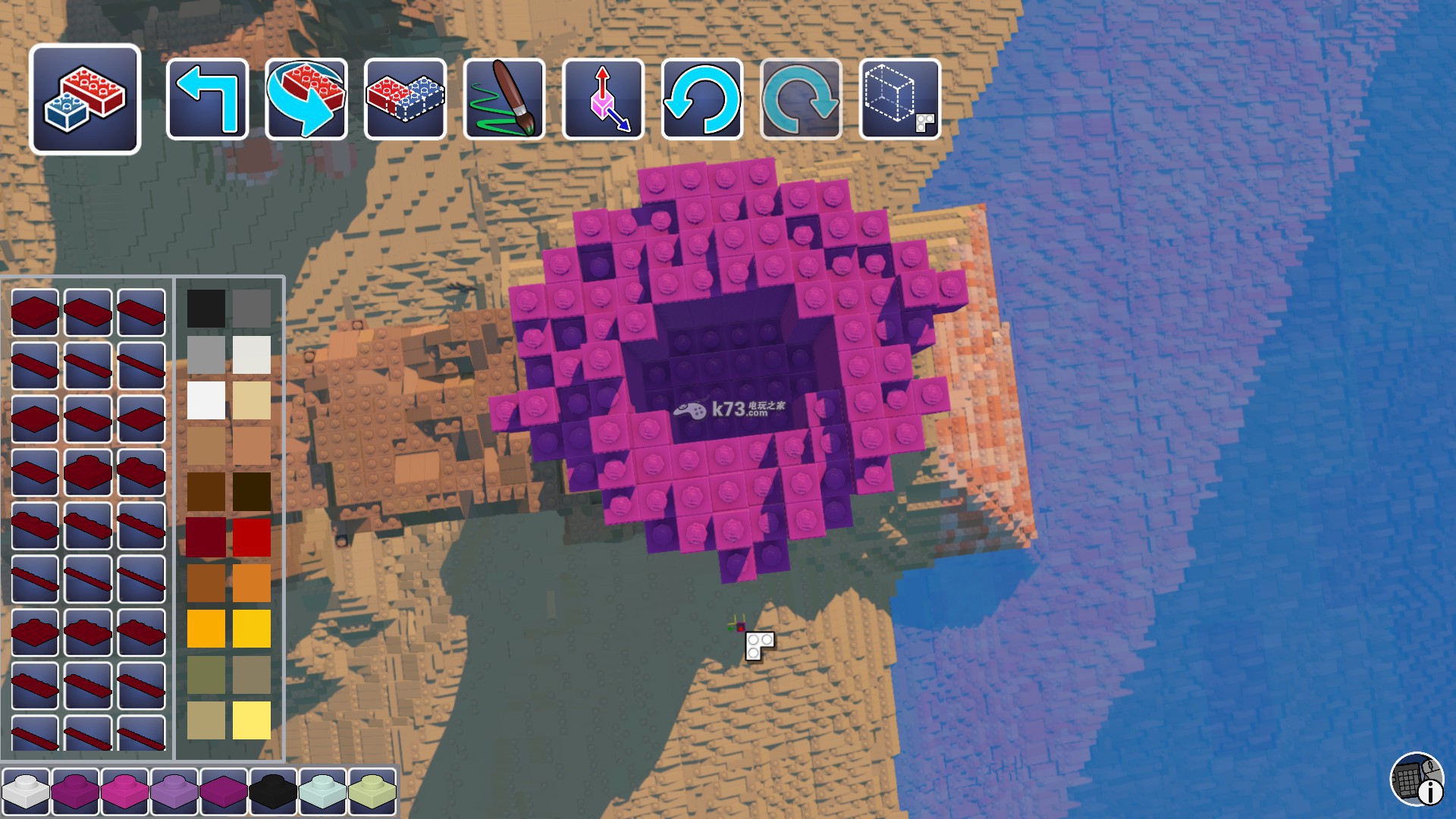Undo the last action

coord(702,99)
